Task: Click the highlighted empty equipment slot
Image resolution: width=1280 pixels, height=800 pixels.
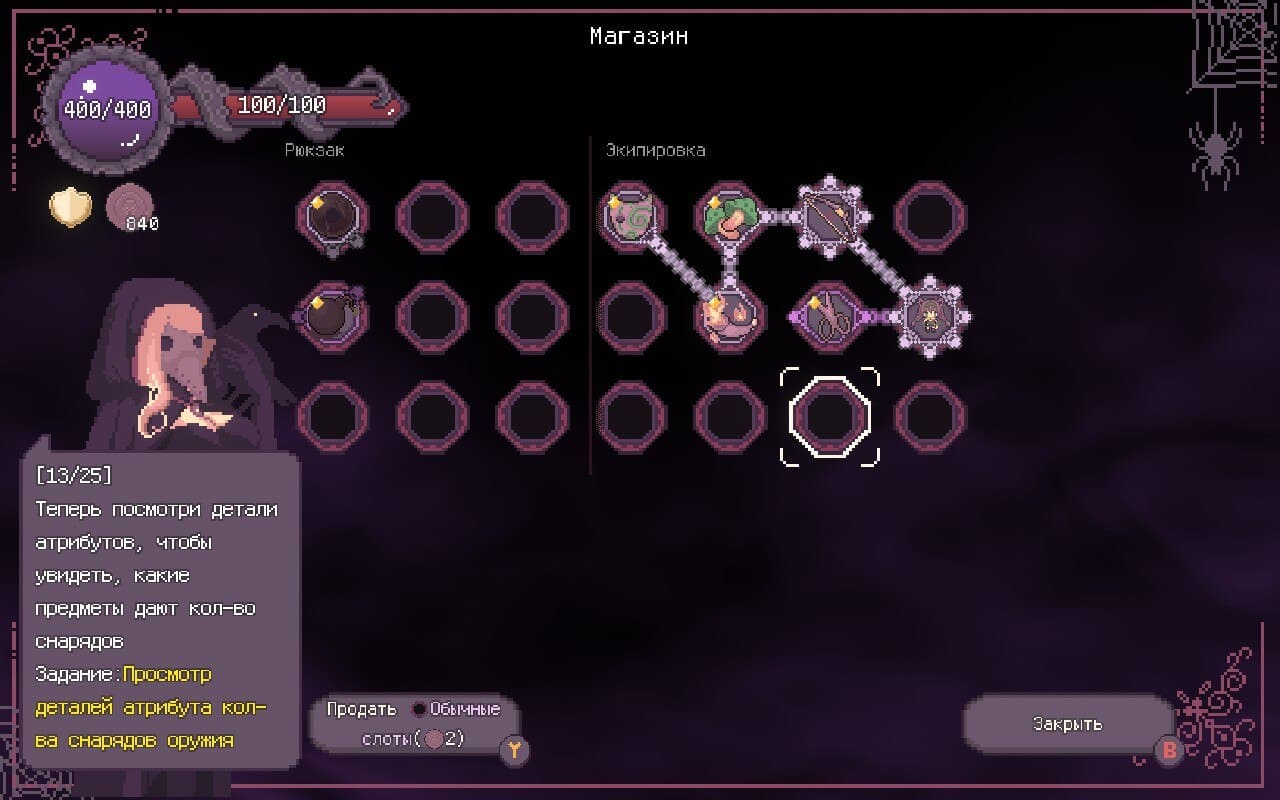Action: pyautogui.click(x=830, y=417)
